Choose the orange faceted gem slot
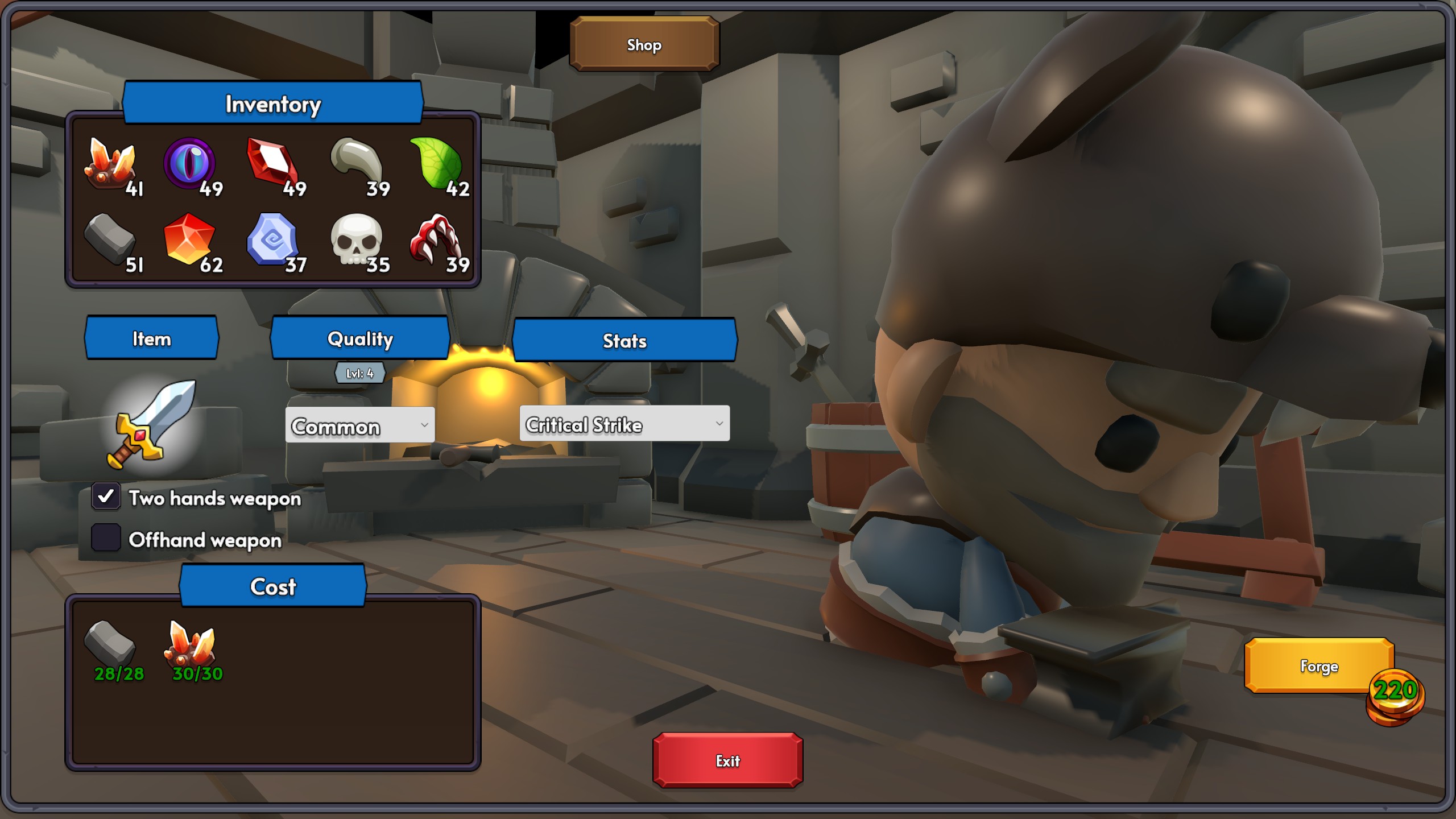The image size is (1456, 819). point(189,239)
